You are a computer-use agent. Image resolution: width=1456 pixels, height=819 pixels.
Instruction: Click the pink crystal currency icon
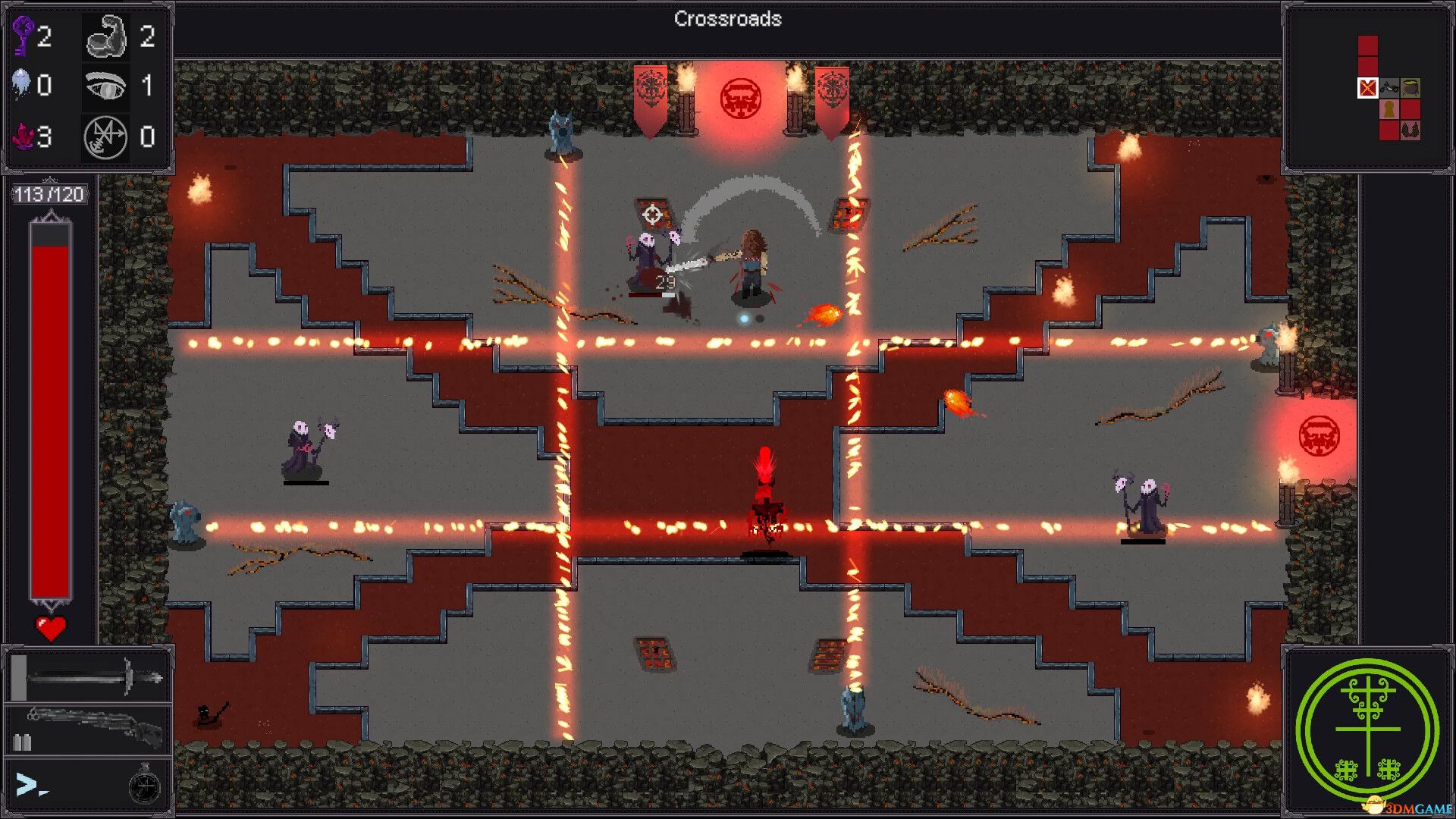point(24,136)
